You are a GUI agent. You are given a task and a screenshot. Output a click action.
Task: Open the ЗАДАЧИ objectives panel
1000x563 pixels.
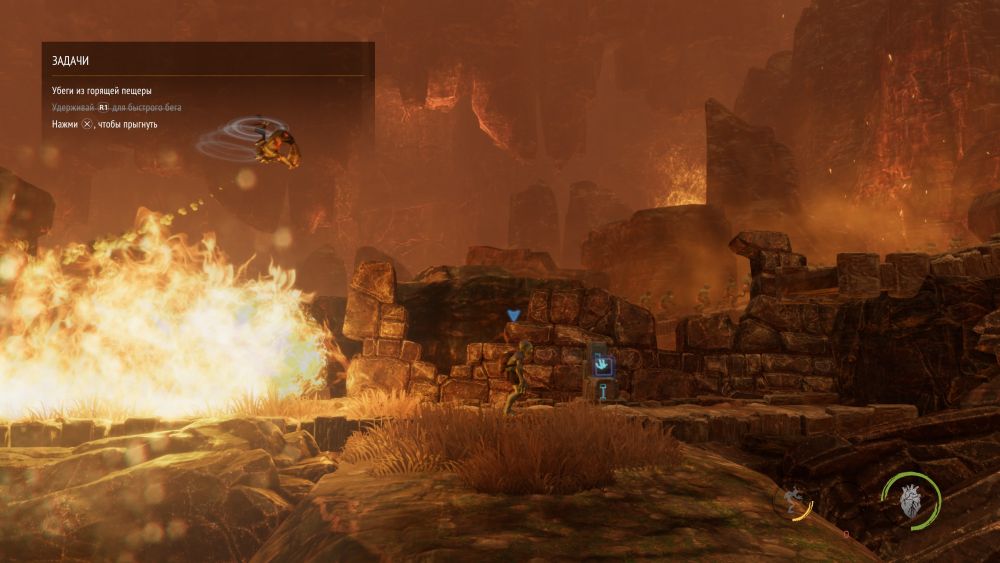70,61
